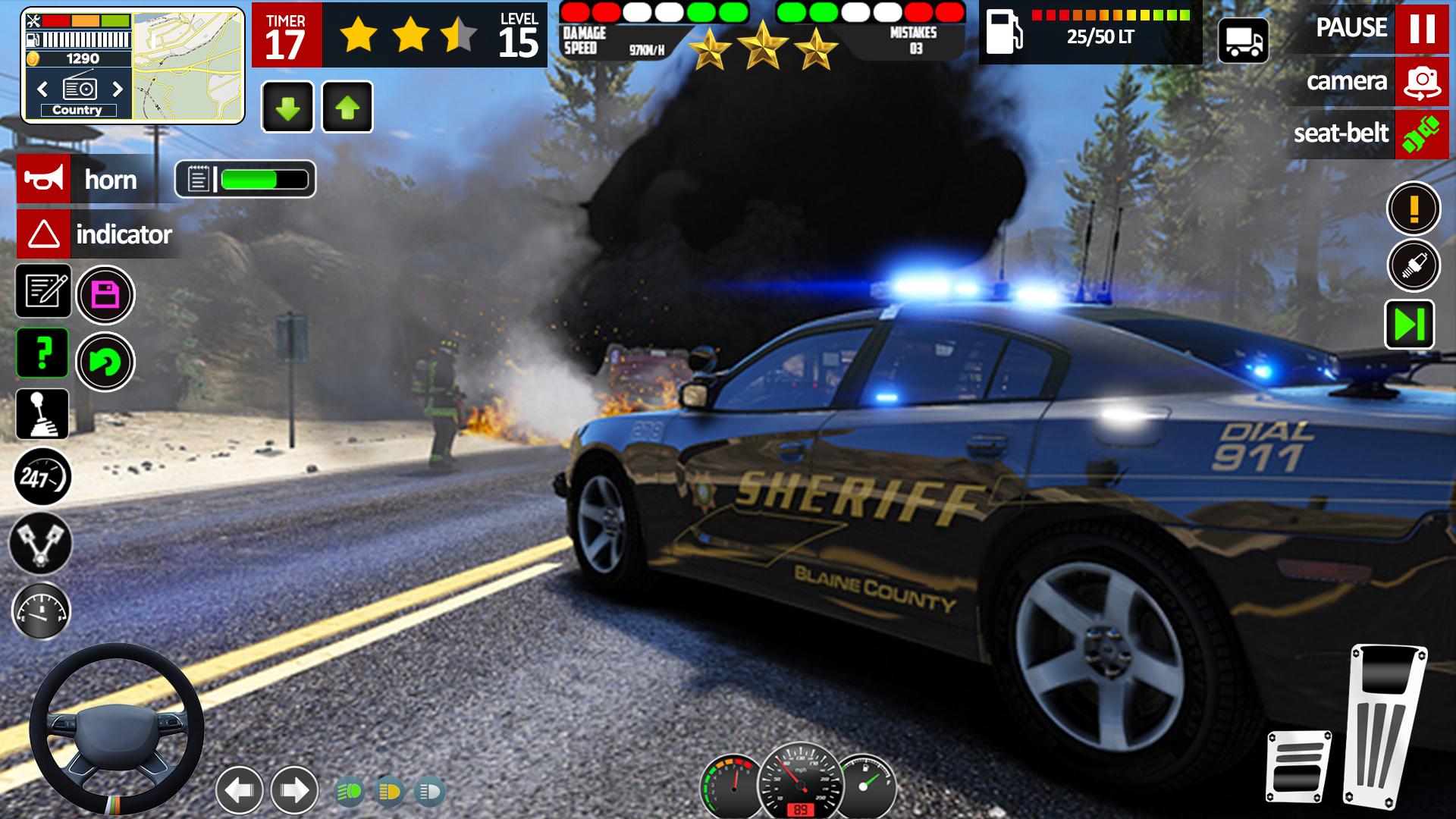
Task: Open the 24/7 service icon
Action: [42, 477]
